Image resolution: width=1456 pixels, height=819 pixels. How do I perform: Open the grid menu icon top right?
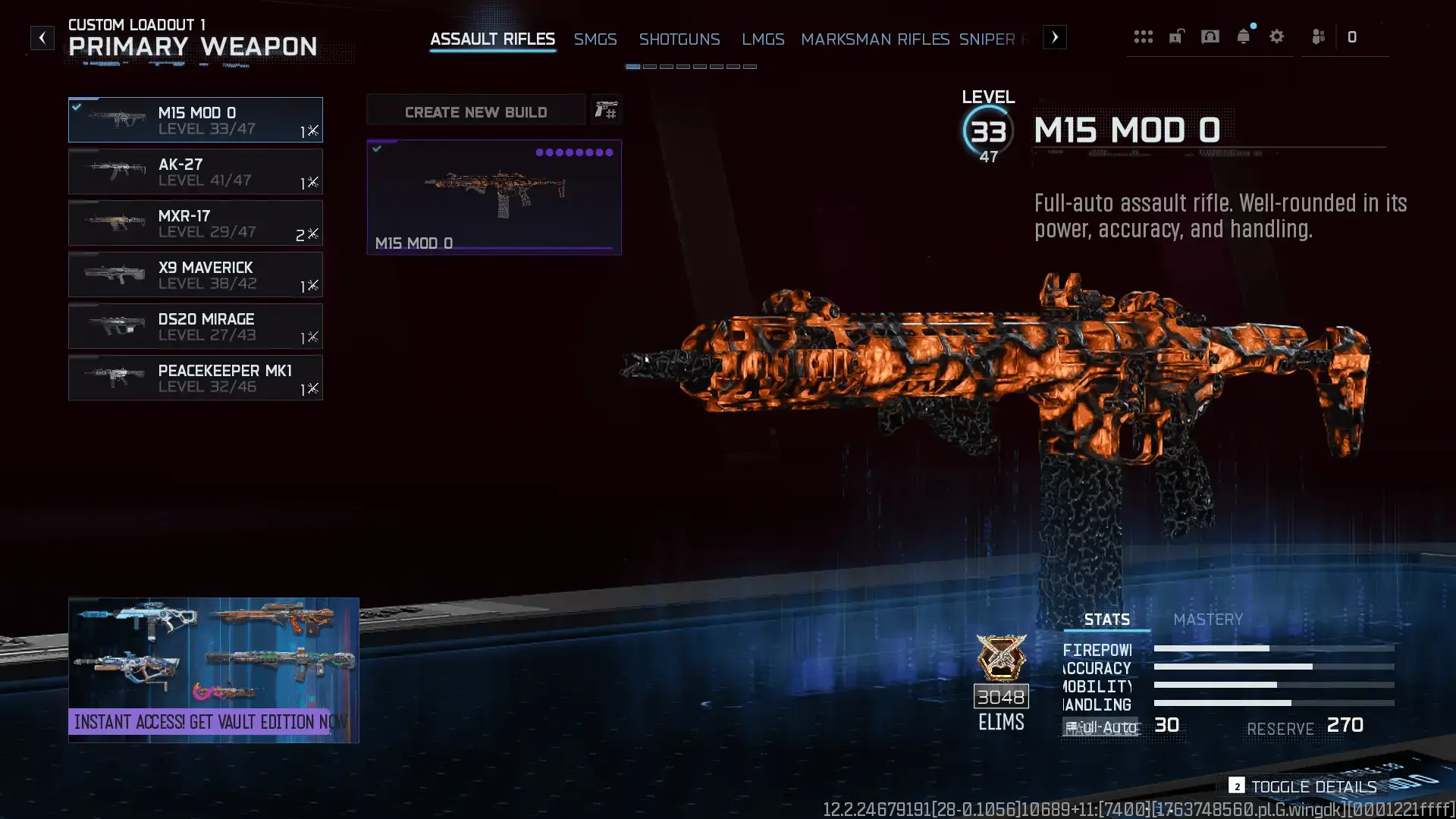[1144, 36]
